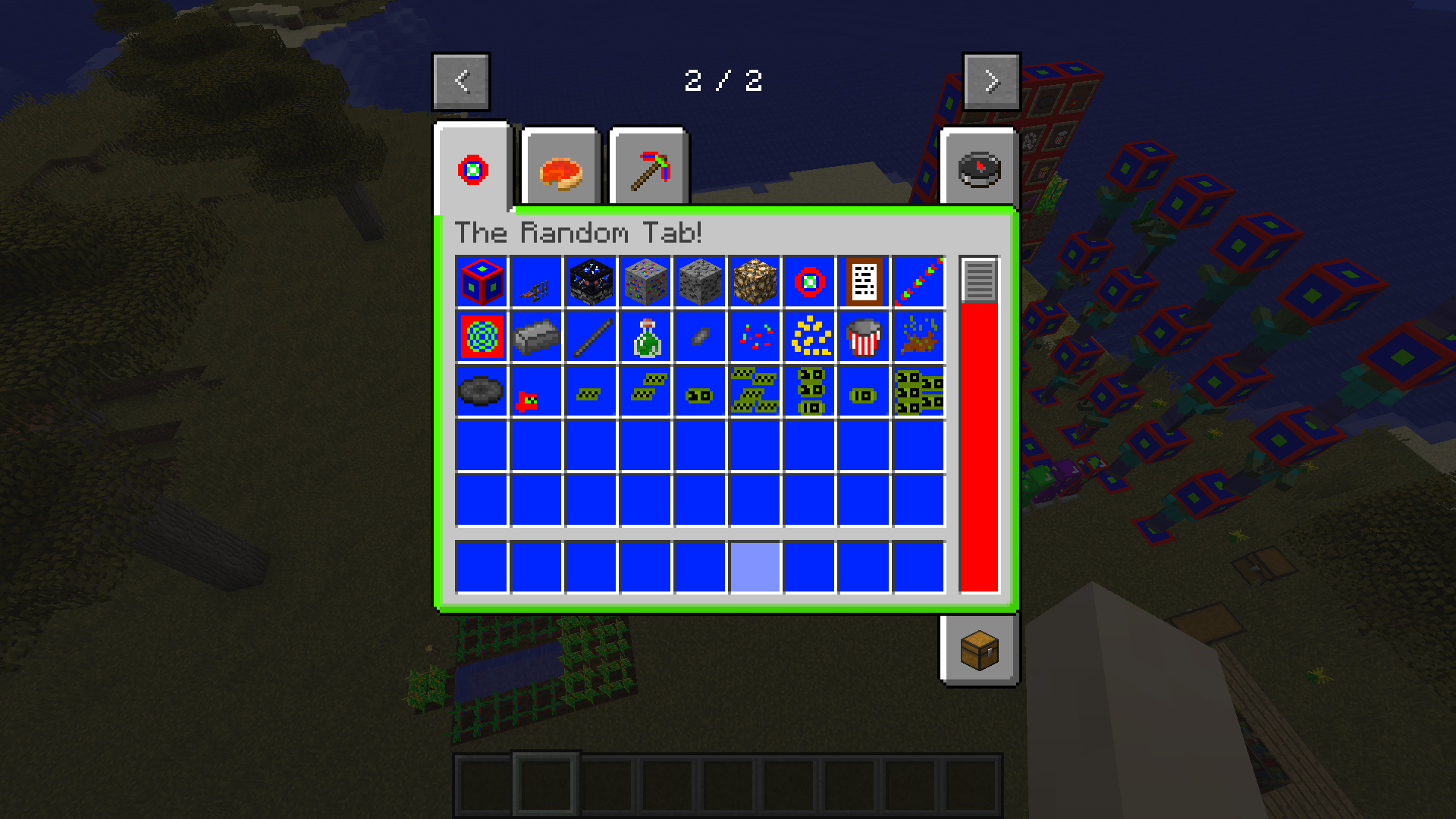Select the green potion bottle item
The image size is (1456, 819).
click(x=645, y=336)
